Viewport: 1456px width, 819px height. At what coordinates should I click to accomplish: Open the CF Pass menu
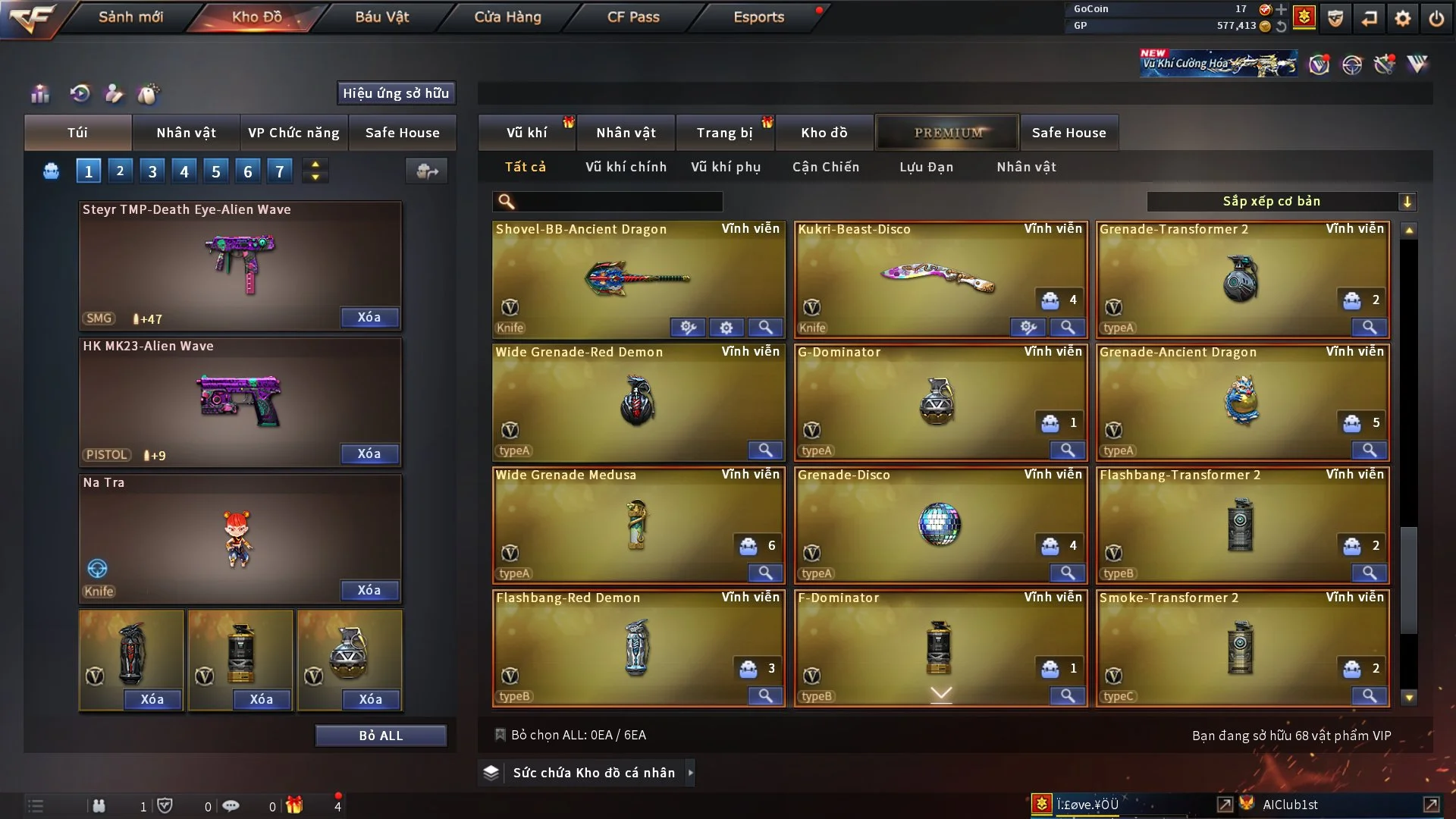pyautogui.click(x=633, y=17)
